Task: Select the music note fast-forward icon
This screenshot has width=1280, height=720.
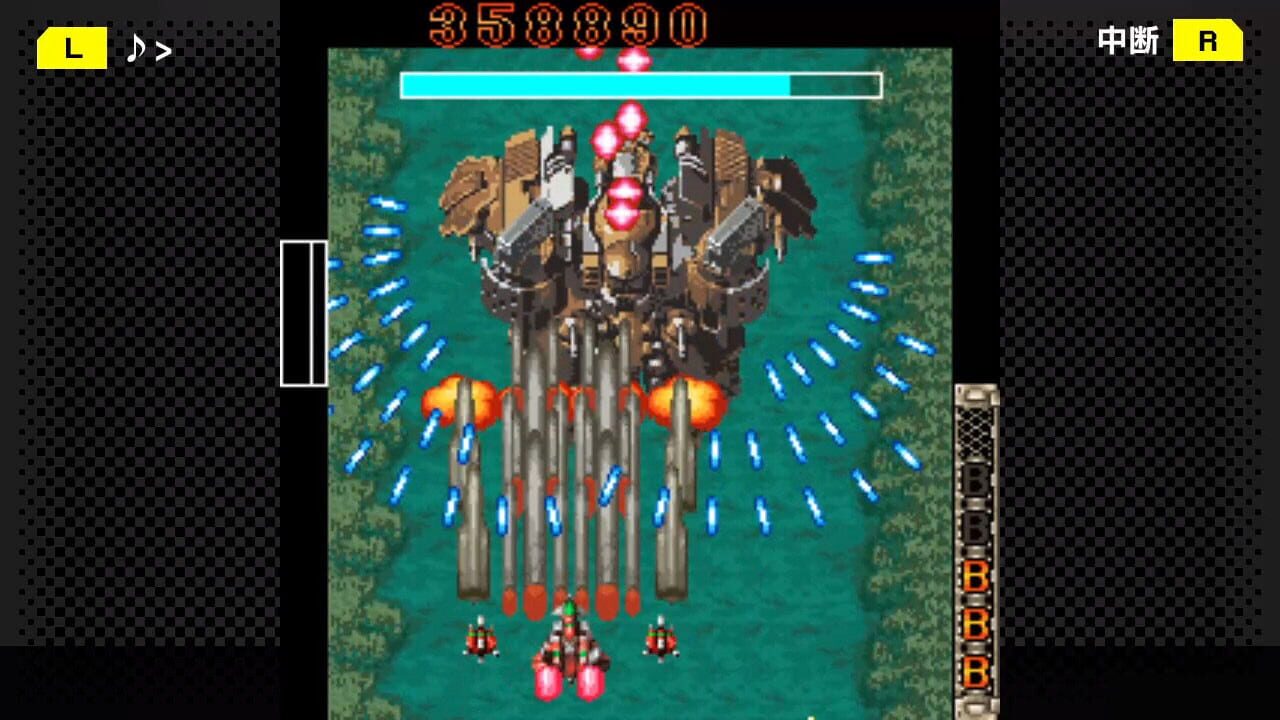Action: coord(140,47)
